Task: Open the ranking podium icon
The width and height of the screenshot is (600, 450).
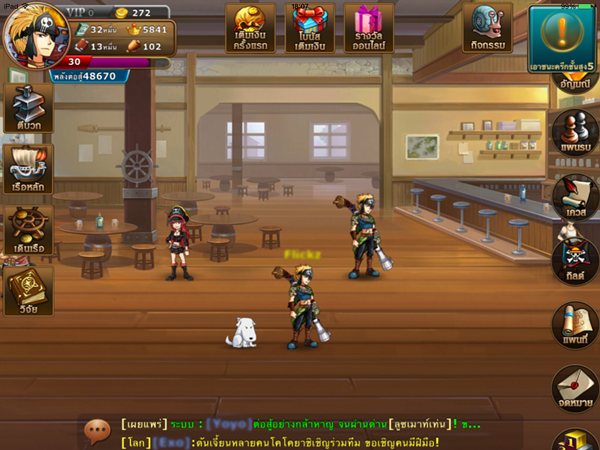Action: pyautogui.click(x=576, y=439)
